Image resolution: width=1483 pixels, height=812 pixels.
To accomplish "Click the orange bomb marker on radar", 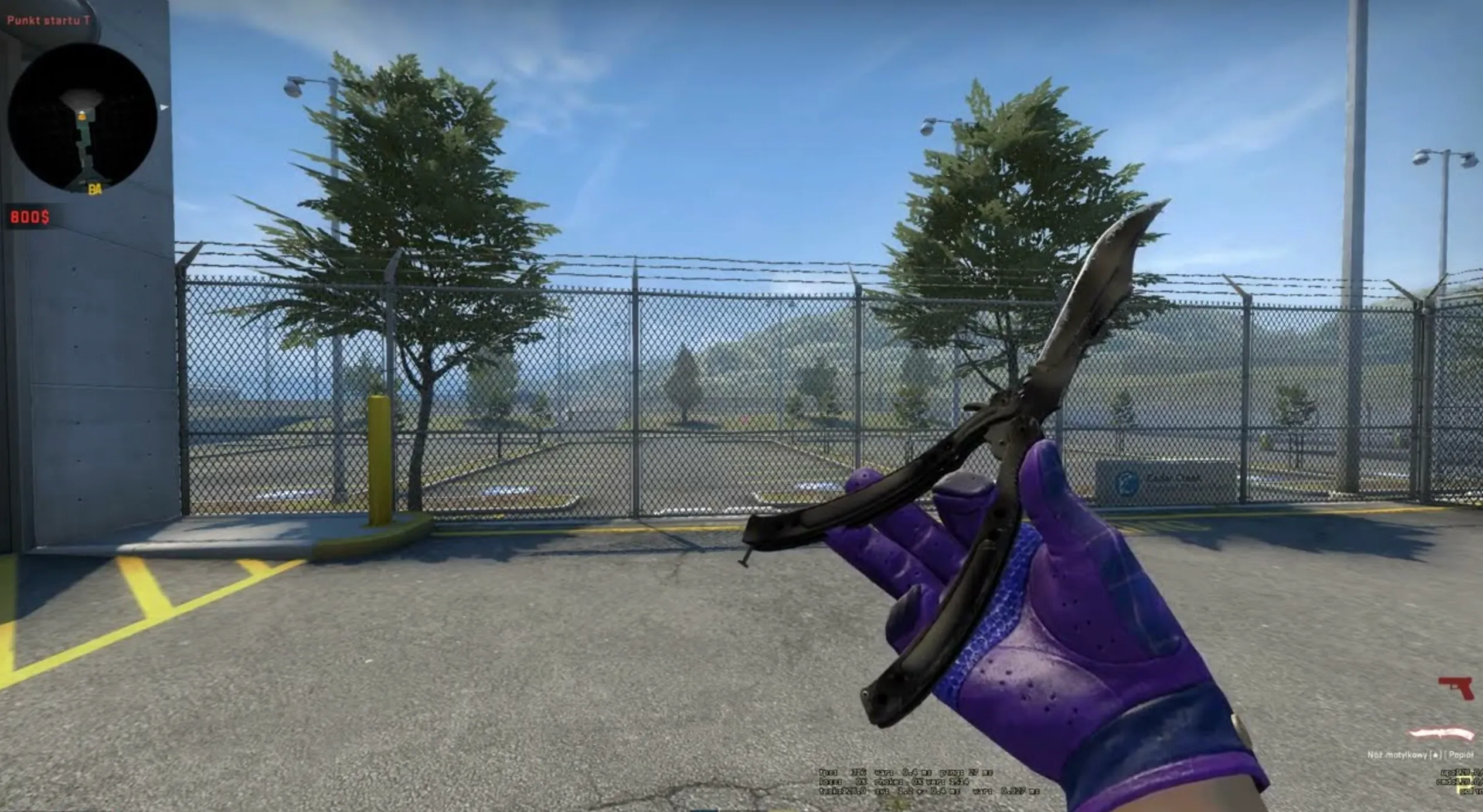I will click(x=82, y=117).
